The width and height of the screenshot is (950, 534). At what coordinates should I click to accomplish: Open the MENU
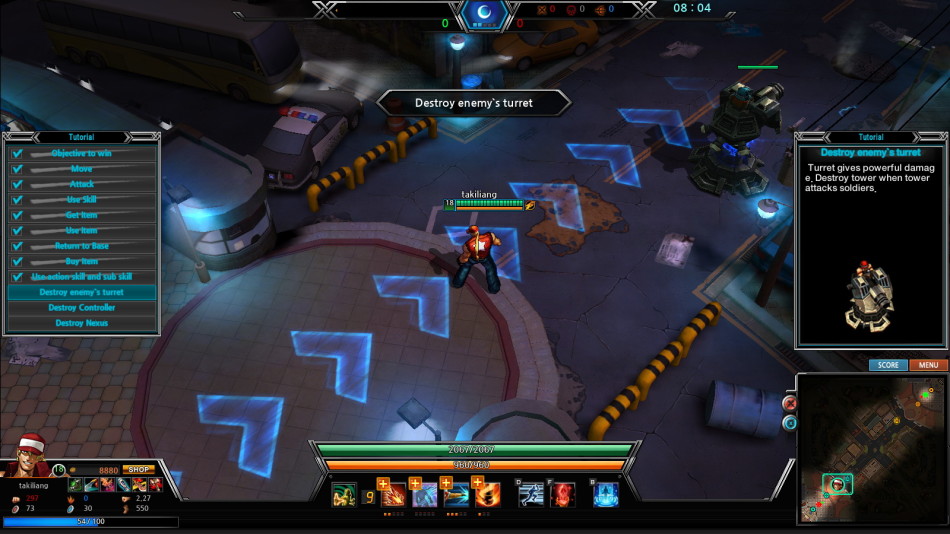[928, 365]
